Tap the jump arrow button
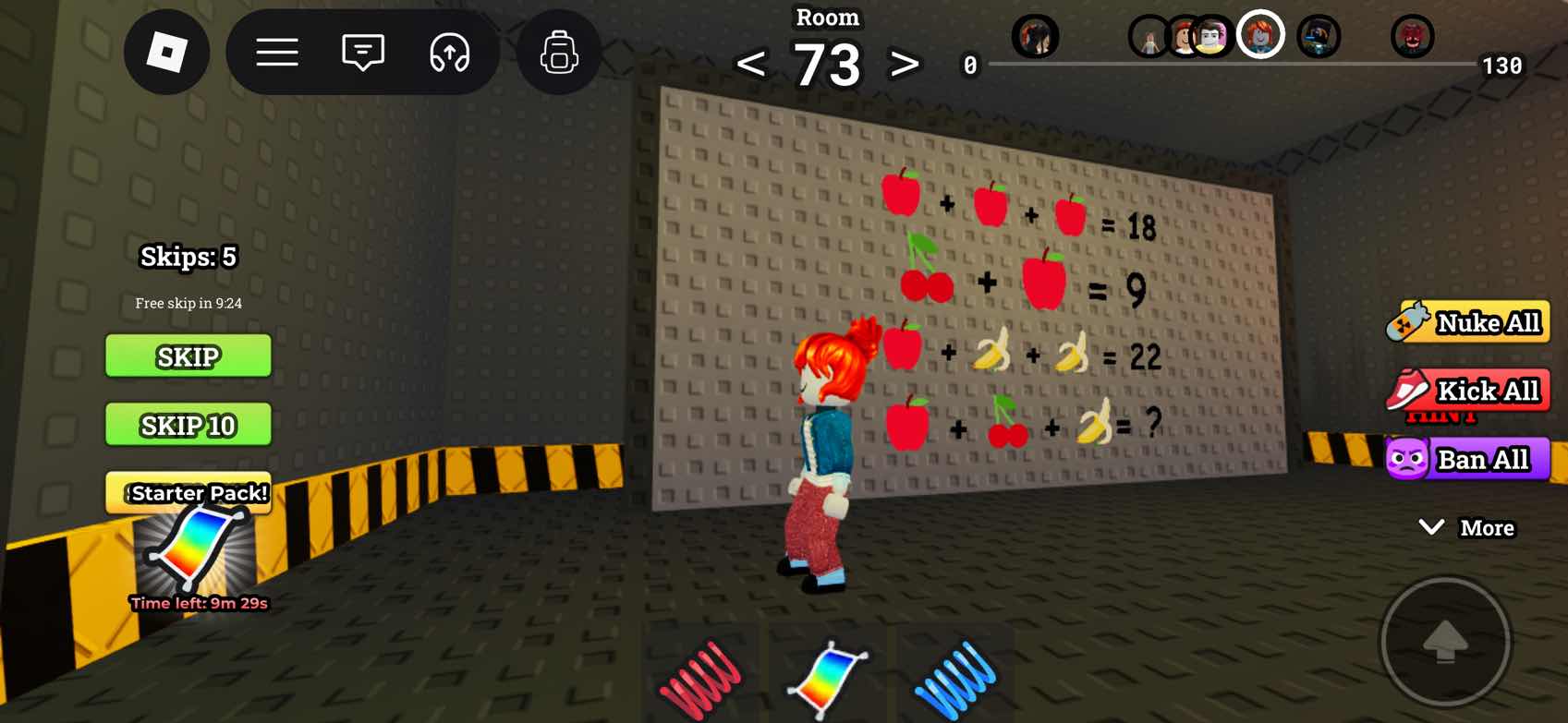This screenshot has width=1568, height=723. (1445, 642)
